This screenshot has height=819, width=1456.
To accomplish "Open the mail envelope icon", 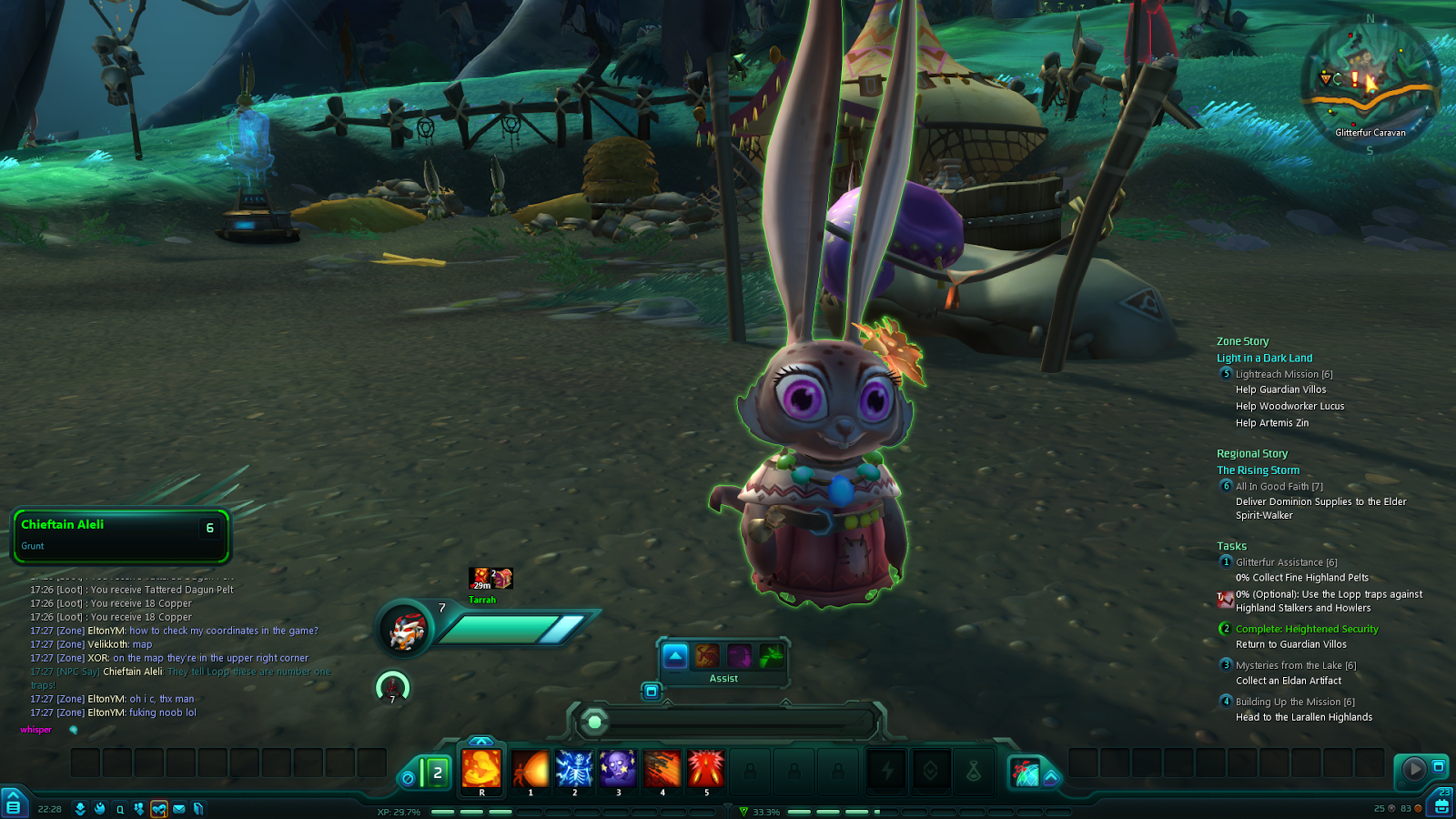I will click(179, 808).
